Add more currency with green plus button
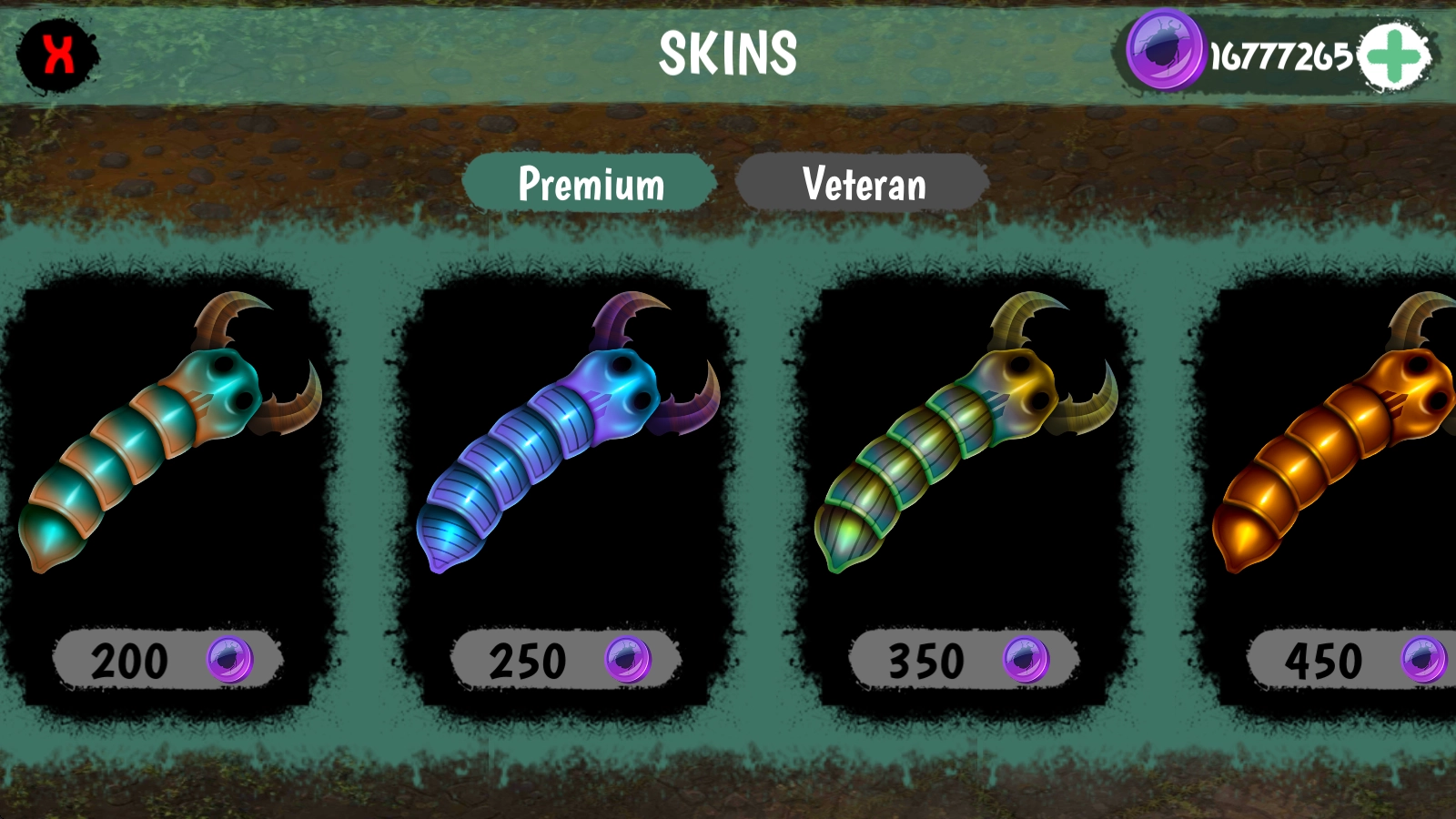Image resolution: width=1456 pixels, height=819 pixels. click(x=1394, y=56)
